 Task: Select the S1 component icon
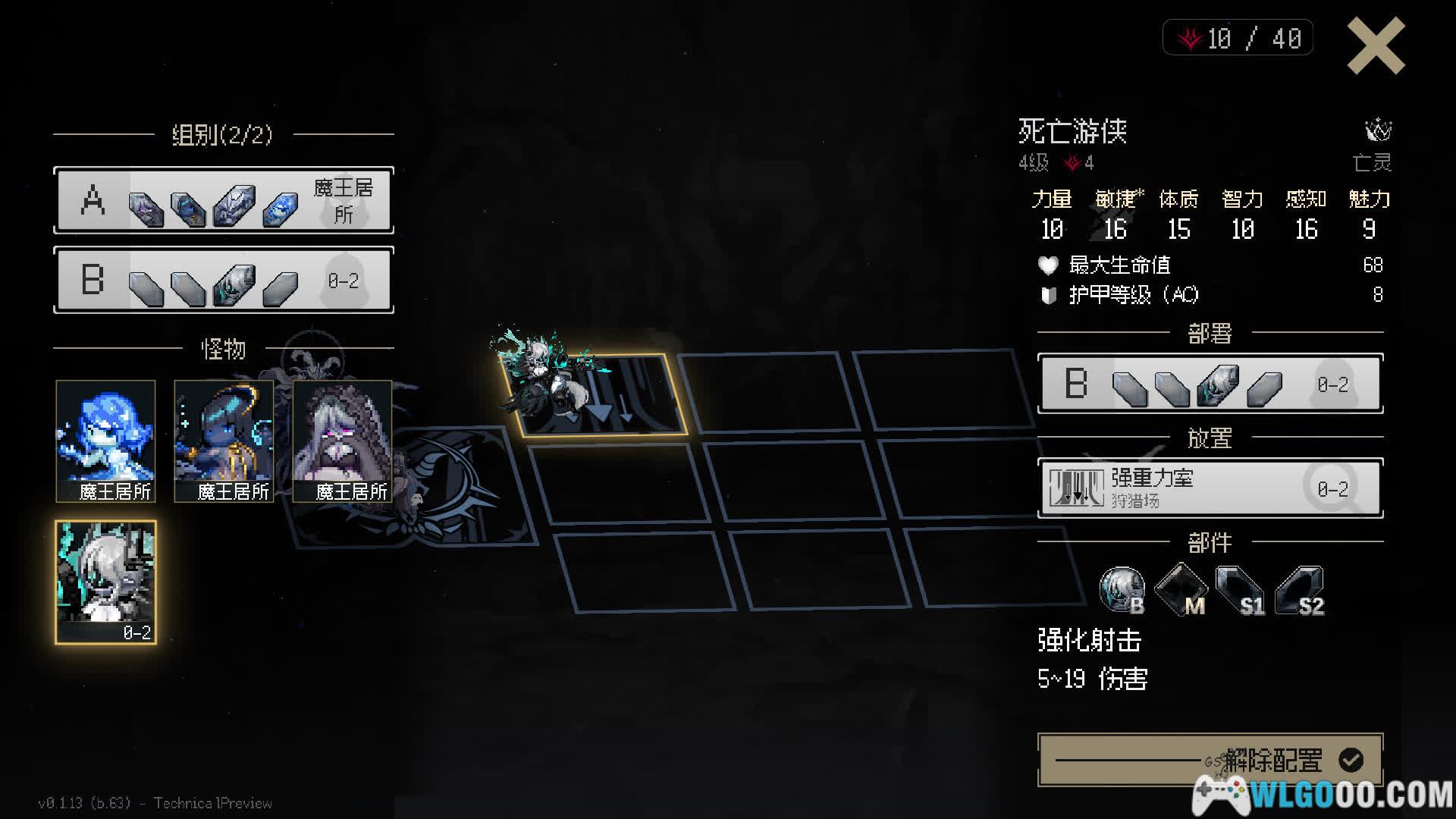tap(1239, 590)
